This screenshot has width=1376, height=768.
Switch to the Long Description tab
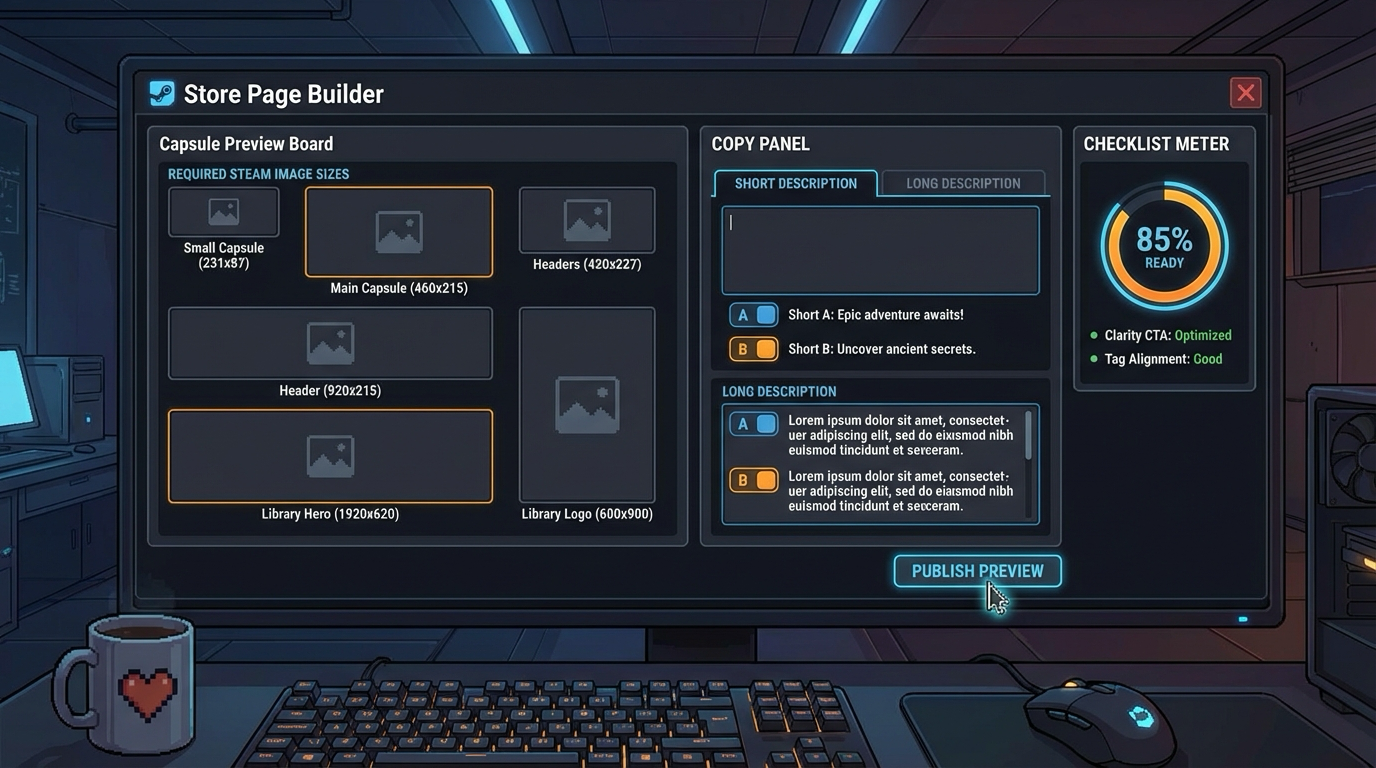coord(962,183)
